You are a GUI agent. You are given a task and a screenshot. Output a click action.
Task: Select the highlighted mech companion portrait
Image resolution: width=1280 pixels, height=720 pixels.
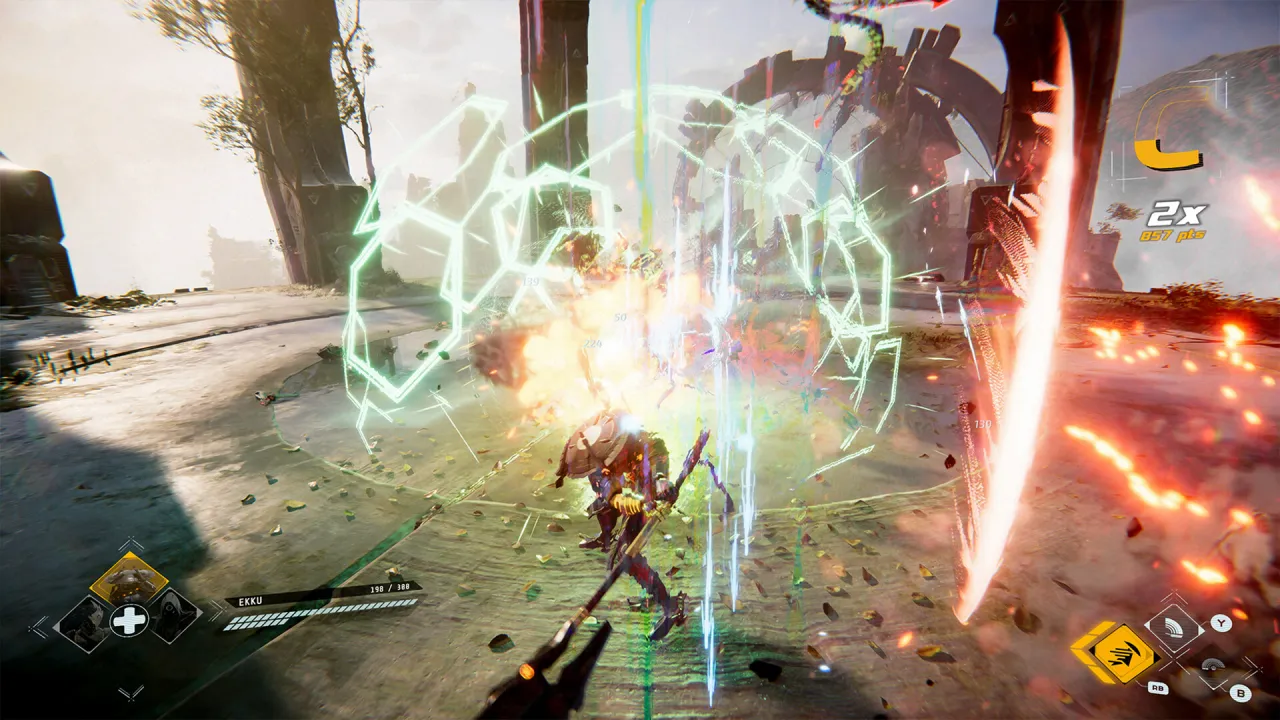[129, 576]
